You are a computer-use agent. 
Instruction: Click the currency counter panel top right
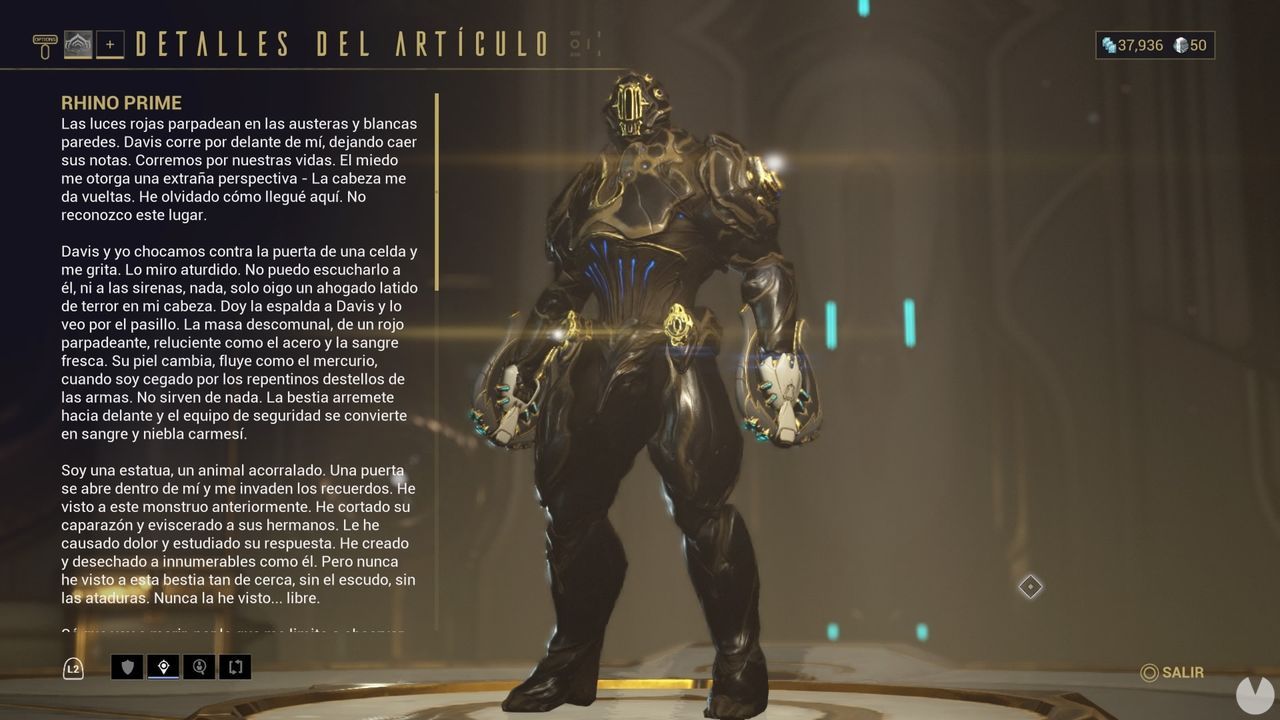click(x=1155, y=45)
